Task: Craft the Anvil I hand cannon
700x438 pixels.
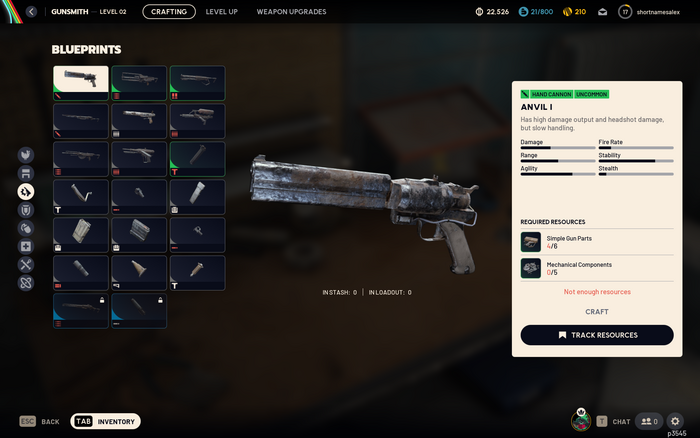Action: coord(596,312)
